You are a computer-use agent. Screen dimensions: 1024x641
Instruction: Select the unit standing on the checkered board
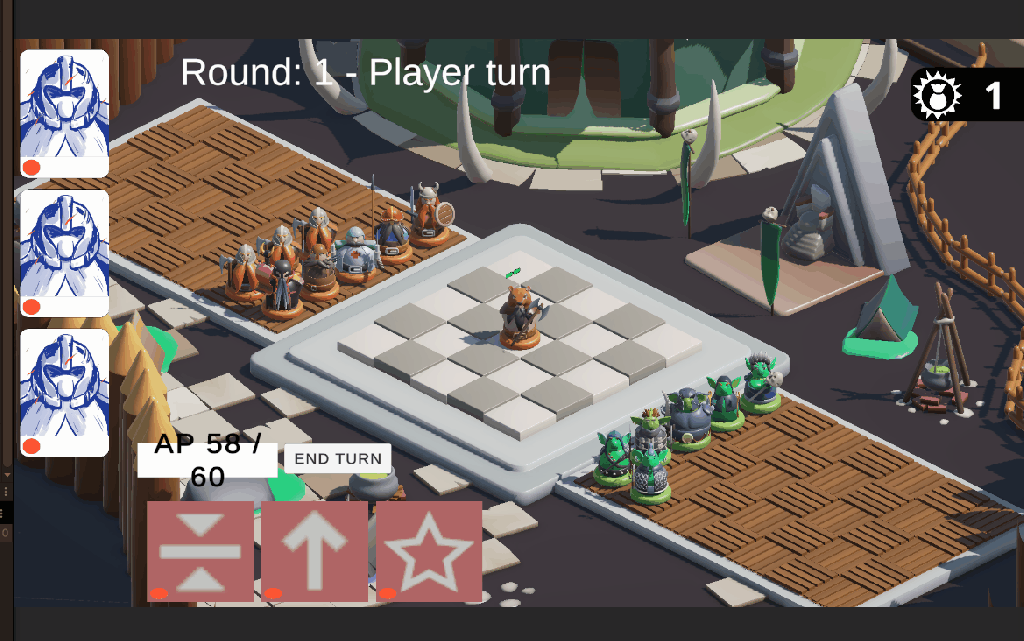(x=518, y=317)
